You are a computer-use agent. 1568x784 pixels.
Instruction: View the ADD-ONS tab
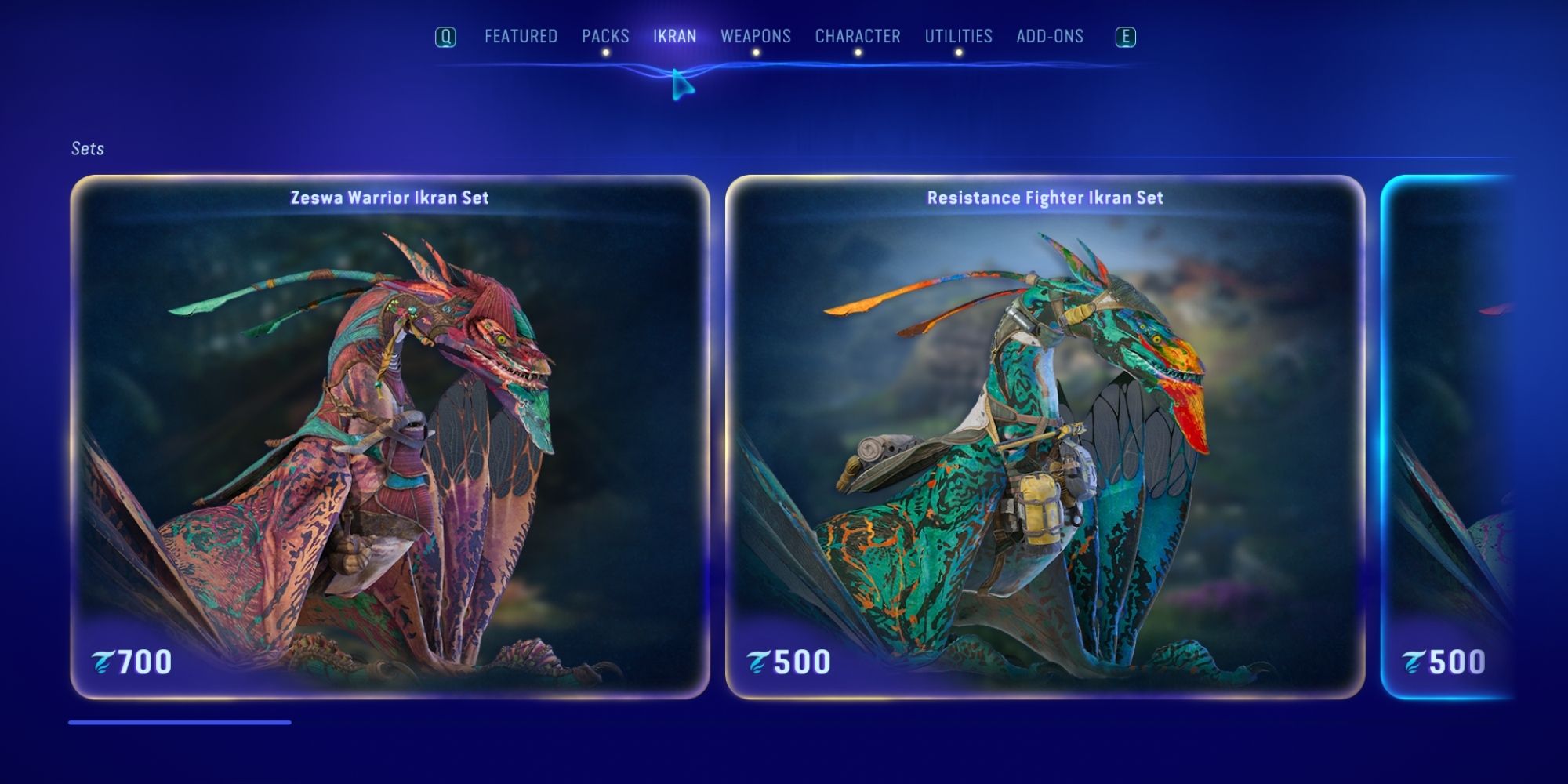[x=1048, y=36]
